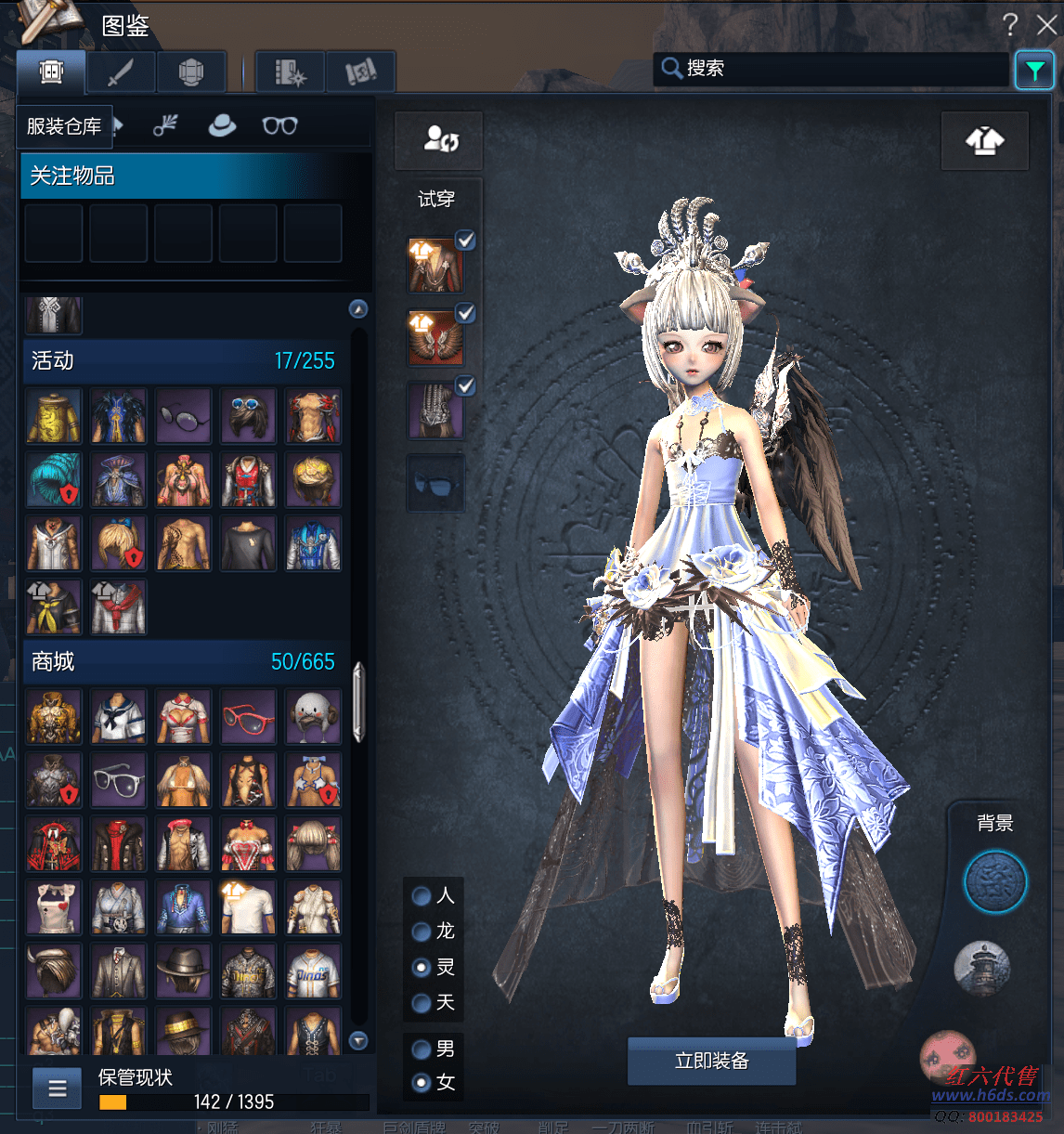Click the character swap button above 试穿
This screenshot has height=1134, width=1064.
[439, 140]
